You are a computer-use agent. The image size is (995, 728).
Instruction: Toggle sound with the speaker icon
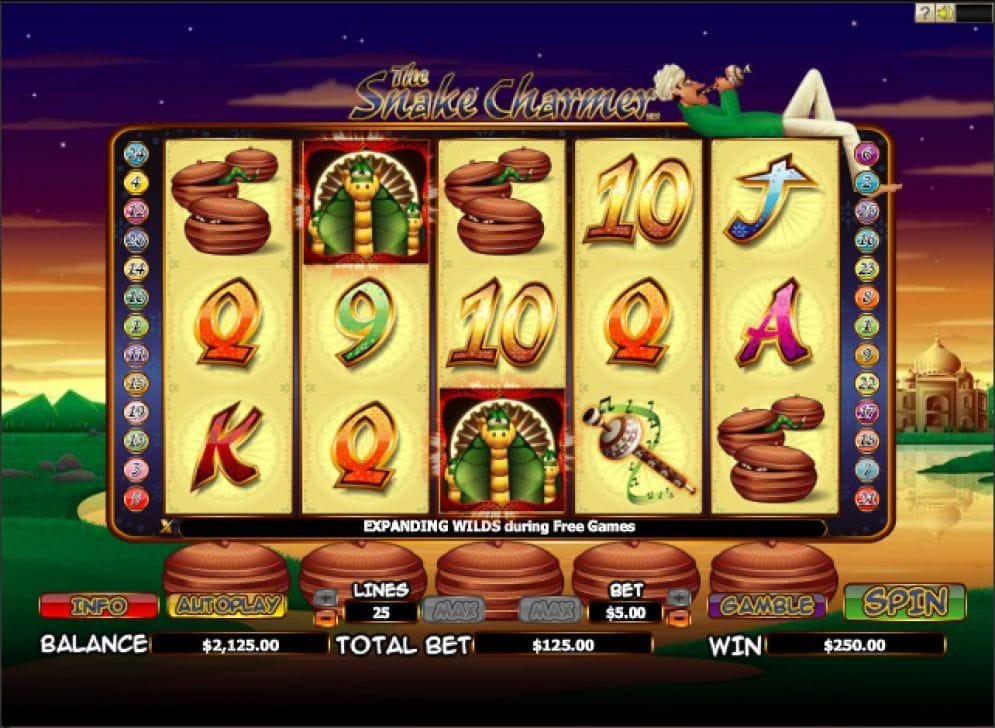944,13
